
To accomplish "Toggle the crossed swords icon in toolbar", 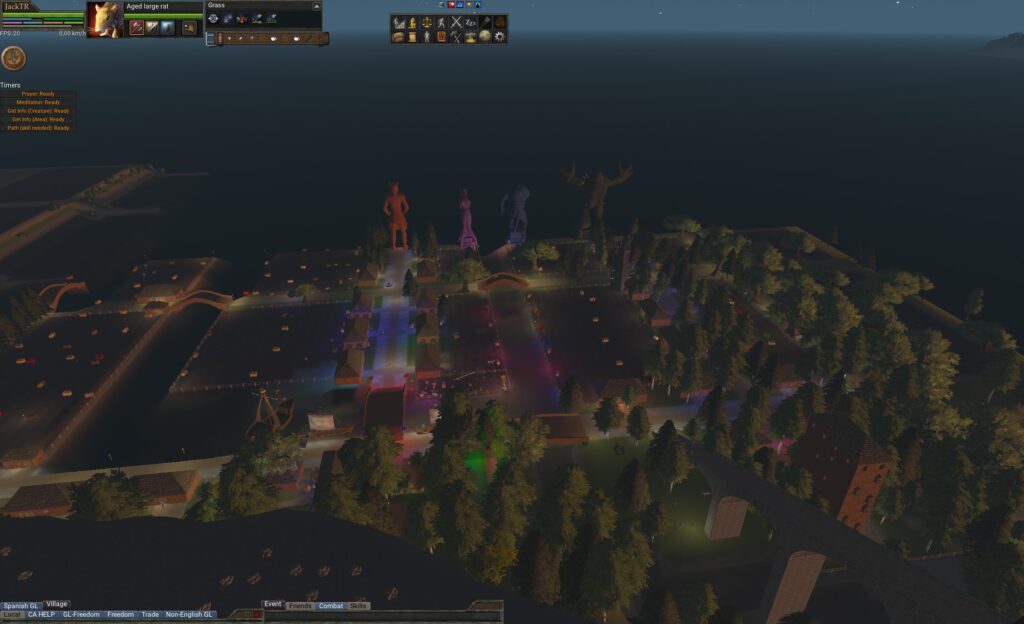I will pos(456,22).
